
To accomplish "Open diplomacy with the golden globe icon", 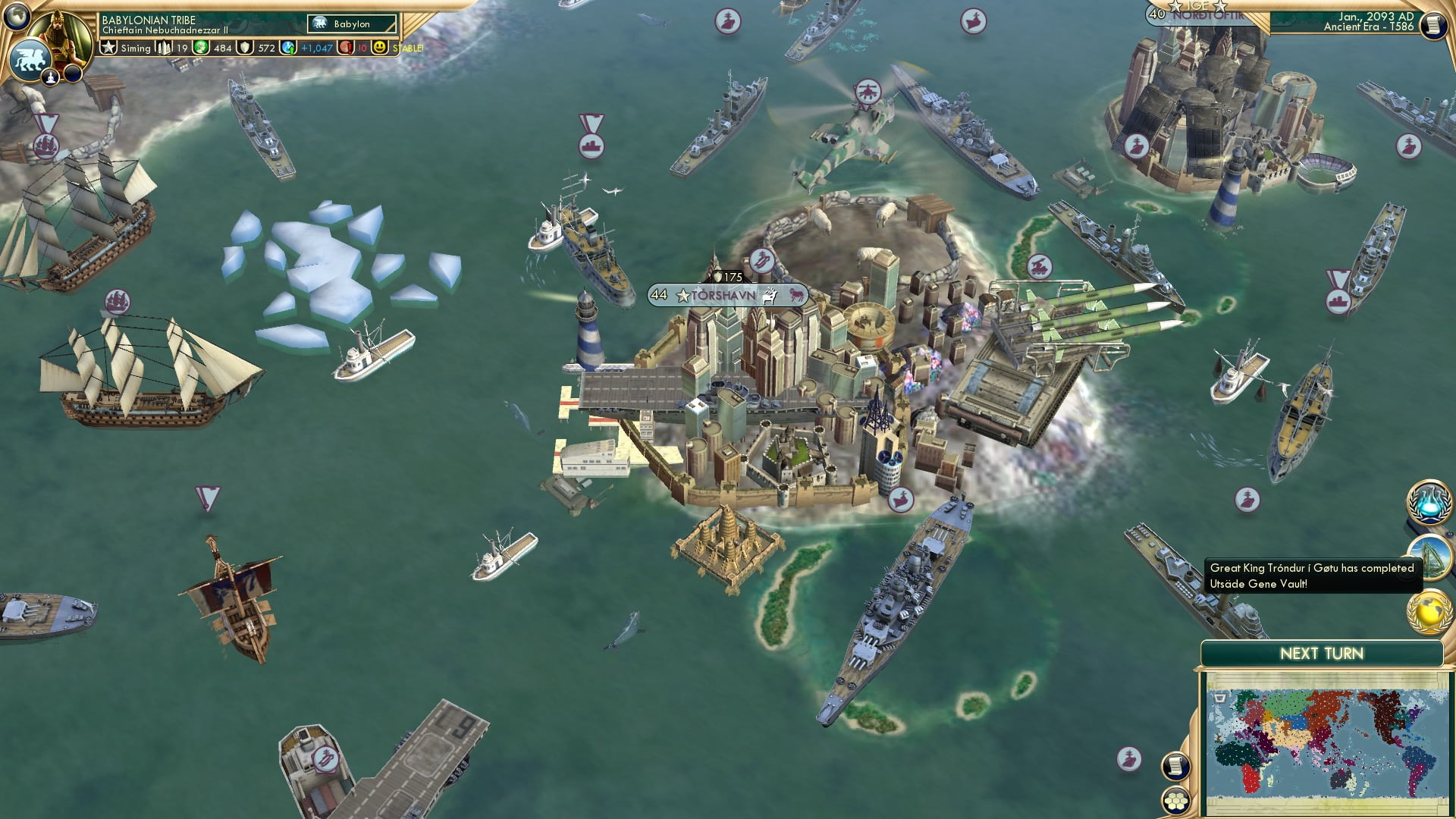I will click(x=1429, y=609).
